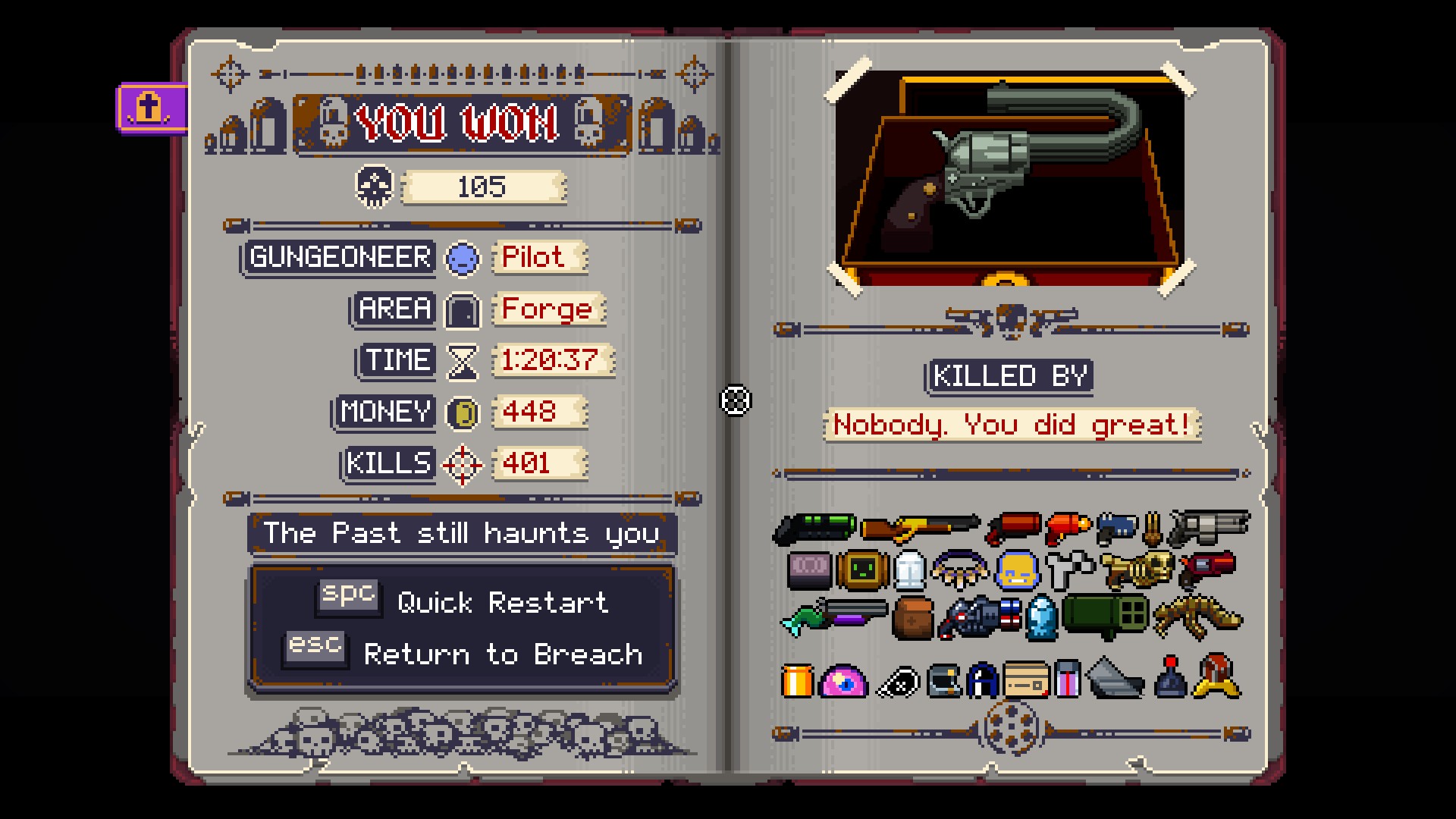Screen dimensions: 1456x819
Task: Select the pink jelly item icon
Action: coord(843,680)
